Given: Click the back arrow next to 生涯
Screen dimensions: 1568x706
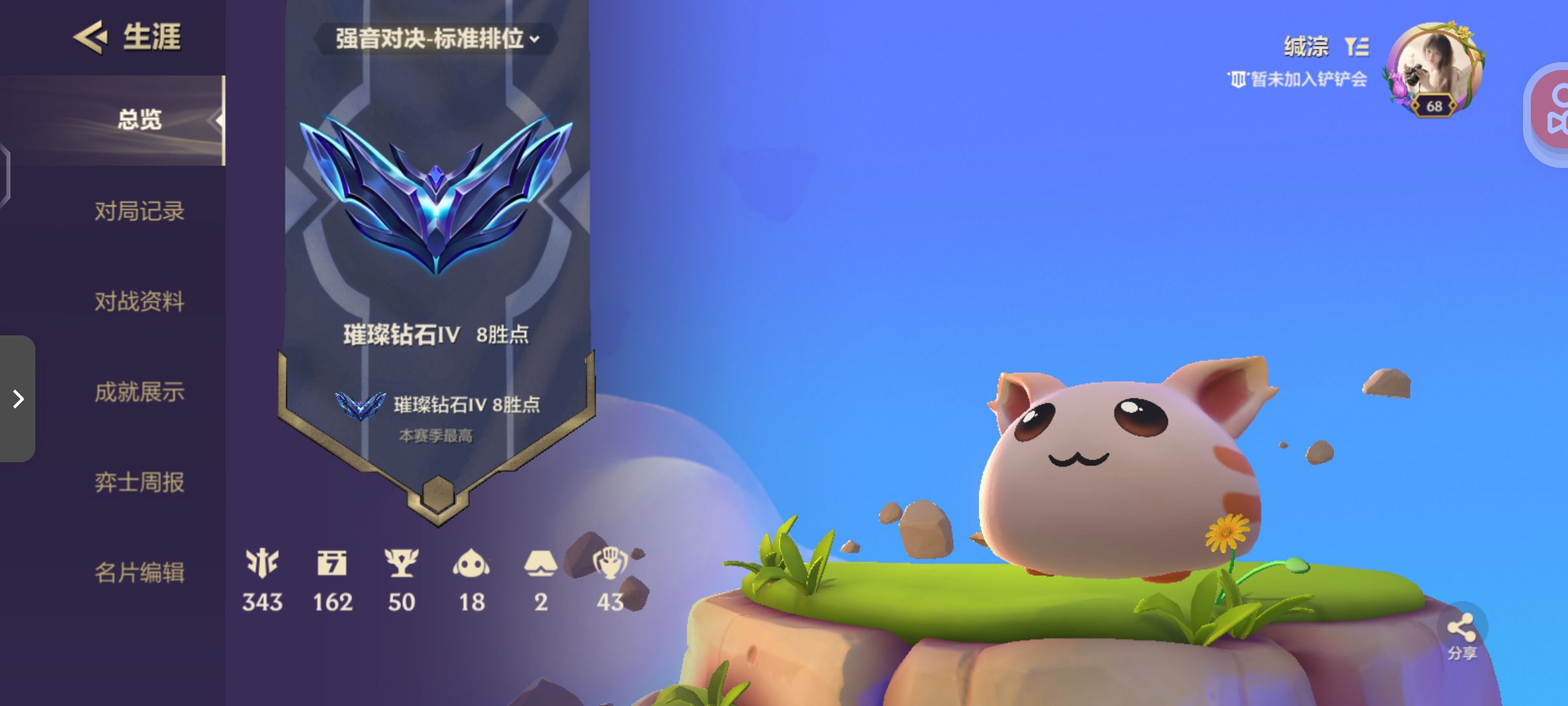Looking at the screenshot, I should pyautogui.click(x=89, y=37).
